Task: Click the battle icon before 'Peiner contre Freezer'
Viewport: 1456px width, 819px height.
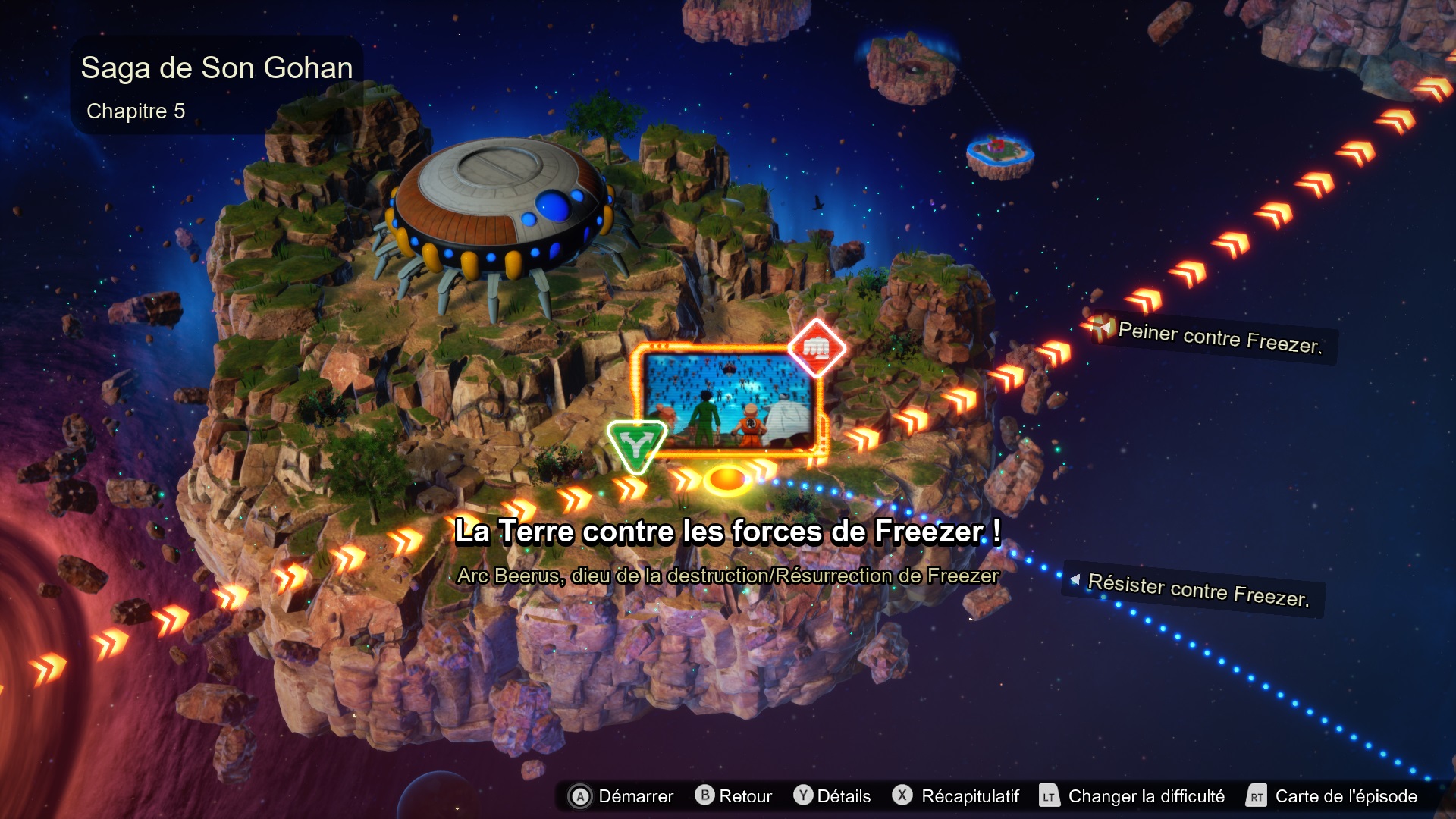Action: tap(1101, 329)
